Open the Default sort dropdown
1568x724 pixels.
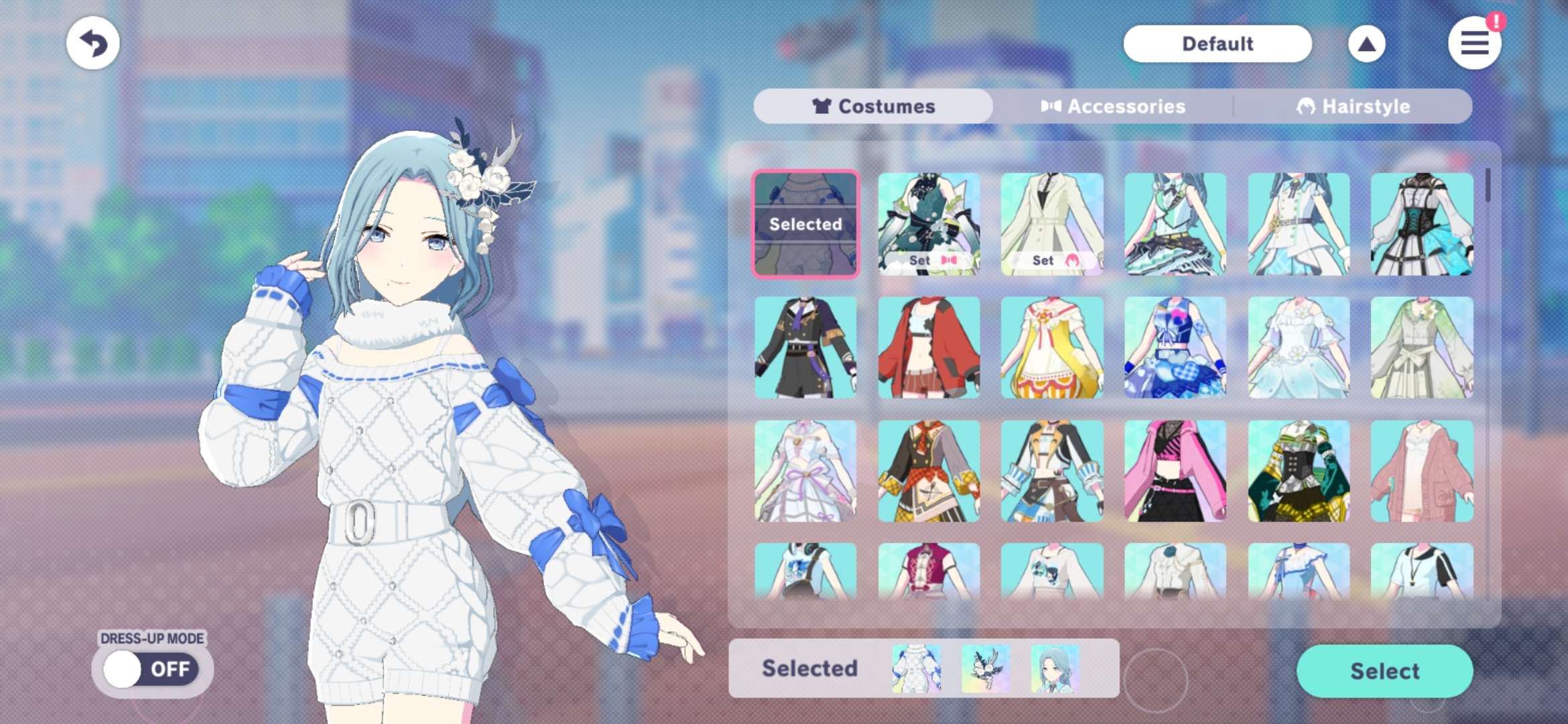(x=1217, y=44)
